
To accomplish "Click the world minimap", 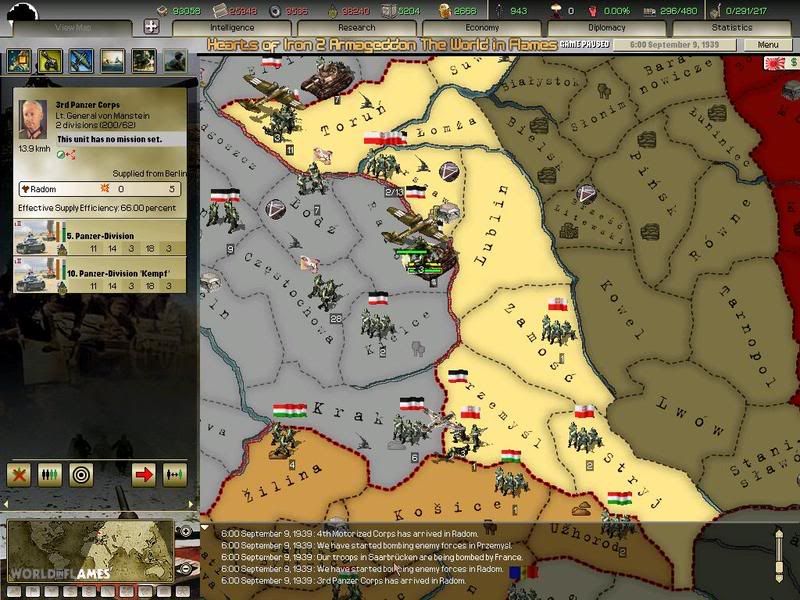I will (90, 552).
